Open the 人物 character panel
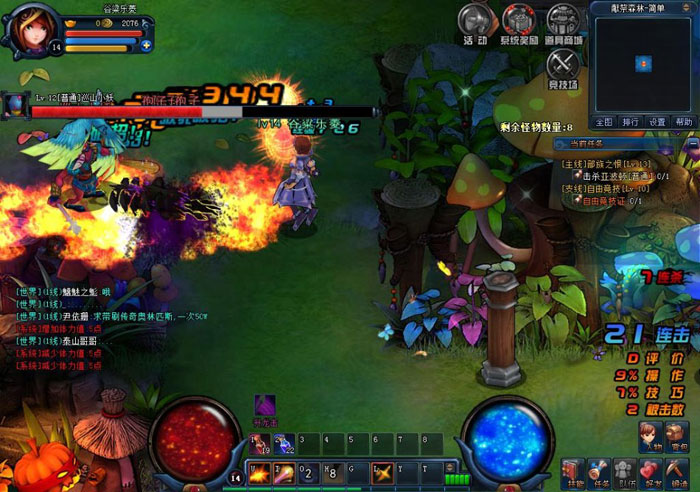 coord(651,435)
